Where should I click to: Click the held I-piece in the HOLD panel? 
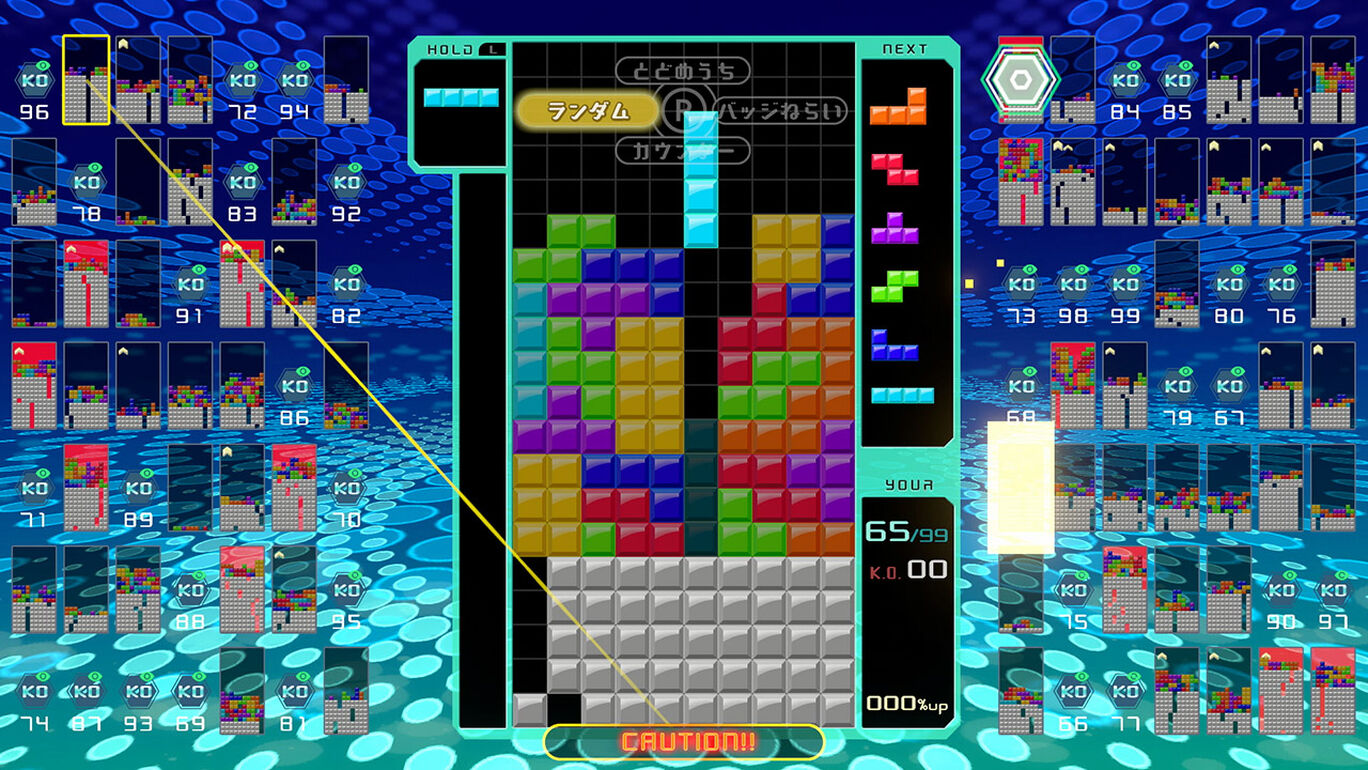click(462, 98)
